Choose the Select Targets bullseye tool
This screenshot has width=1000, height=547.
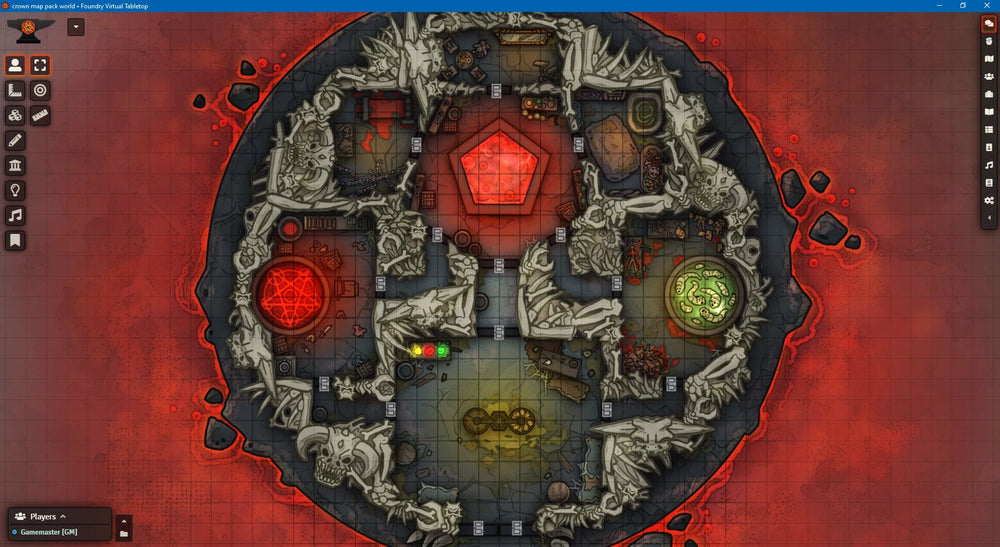[40, 91]
